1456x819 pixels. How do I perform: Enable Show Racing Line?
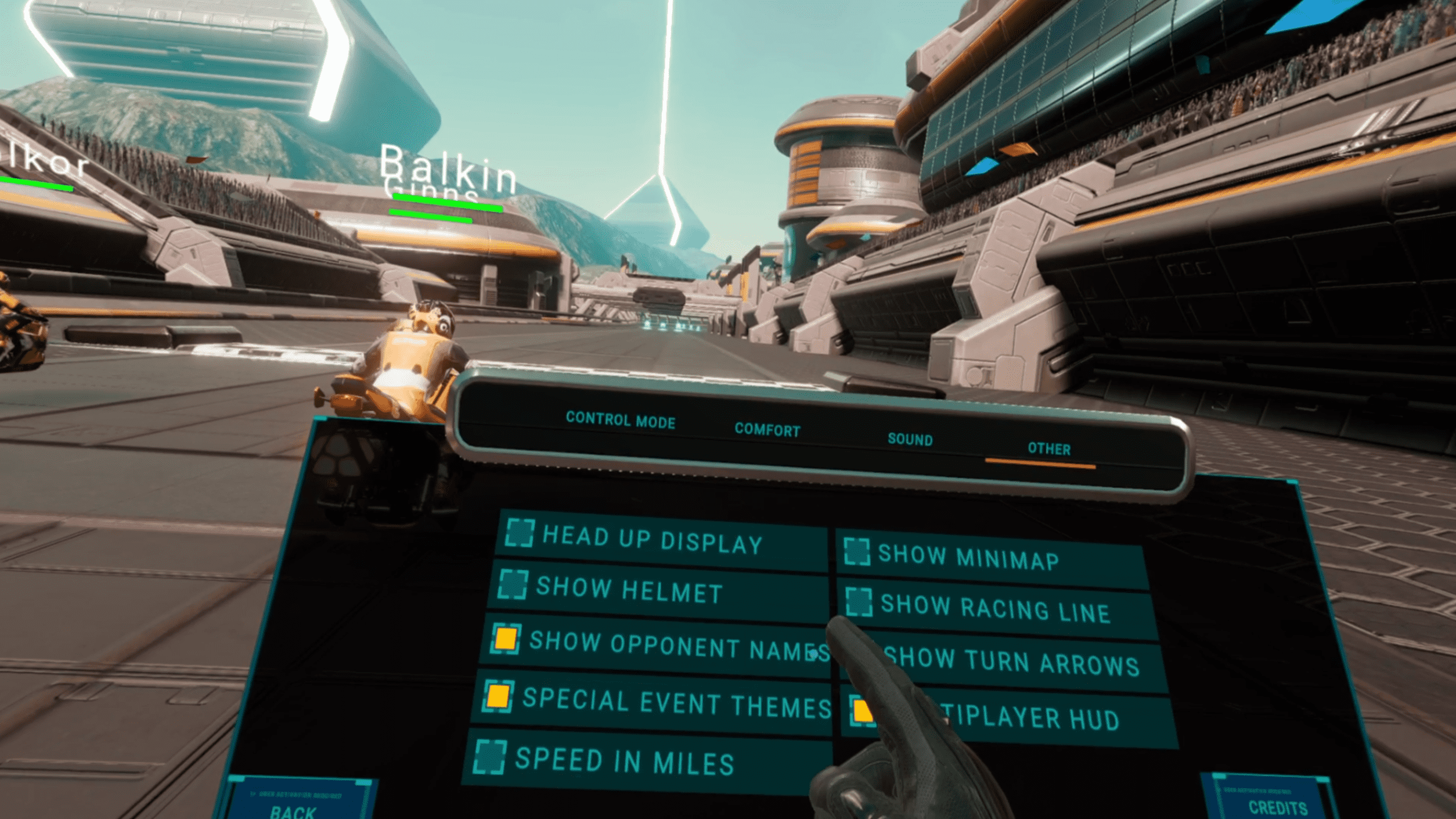pos(859,602)
